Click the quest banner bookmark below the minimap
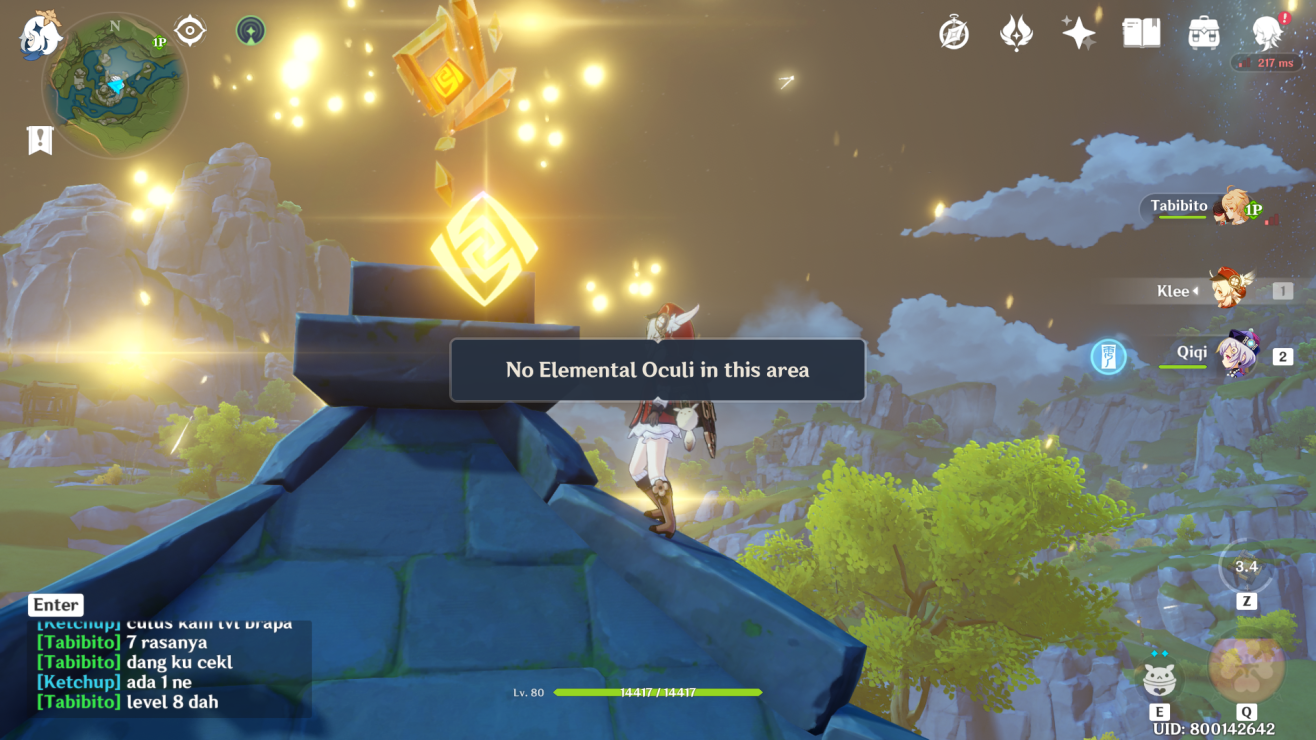This screenshot has height=740, width=1316. [40, 141]
